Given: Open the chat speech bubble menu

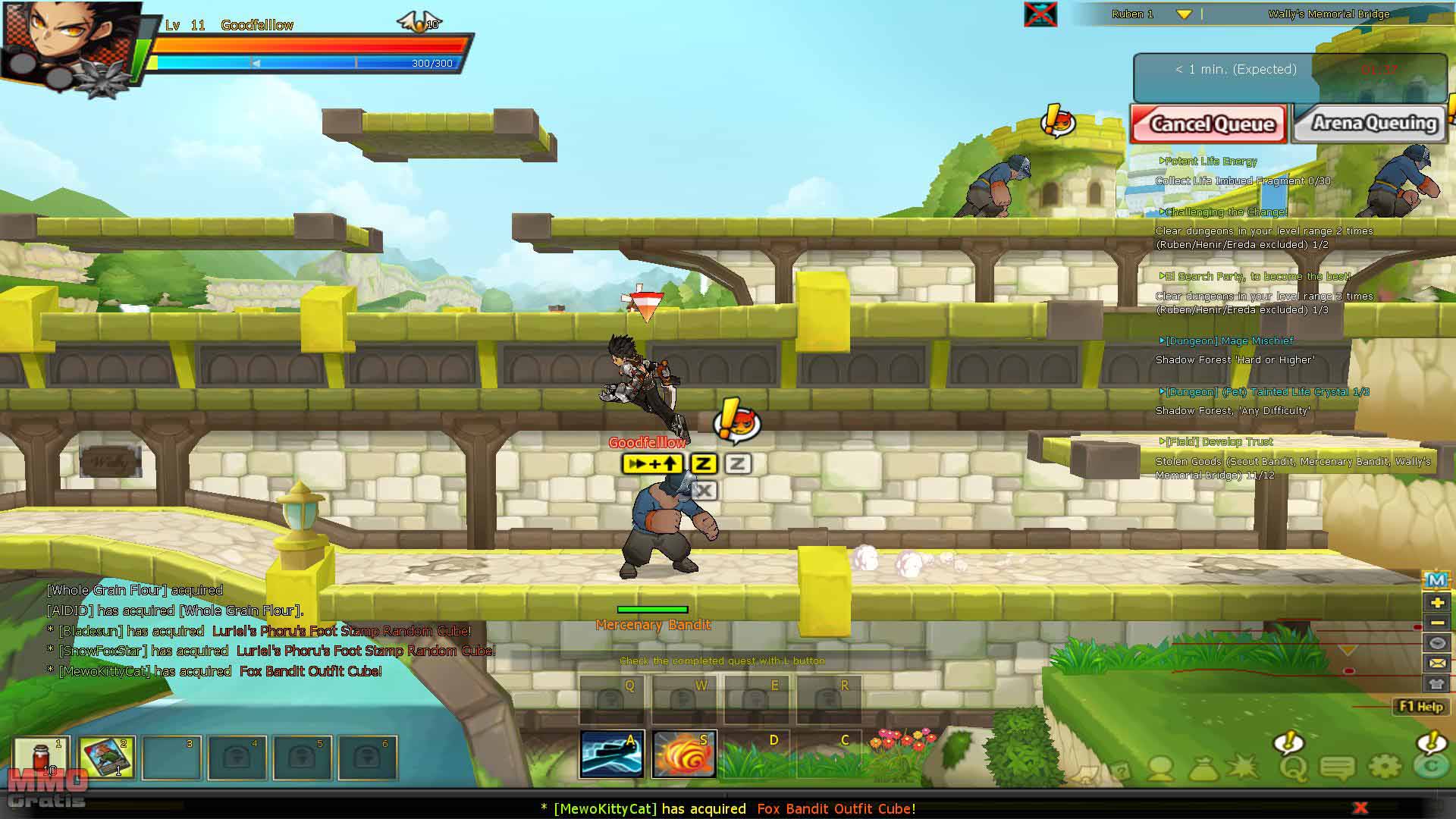Looking at the screenshot, I should coord(1338,768).
